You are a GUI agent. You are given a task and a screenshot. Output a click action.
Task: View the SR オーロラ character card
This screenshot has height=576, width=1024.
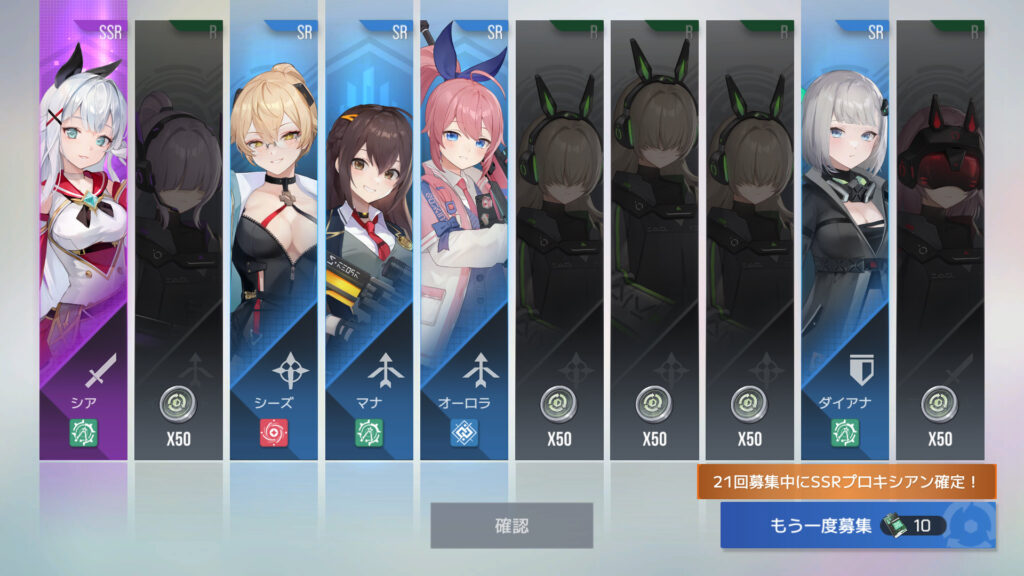click(463, 240)
